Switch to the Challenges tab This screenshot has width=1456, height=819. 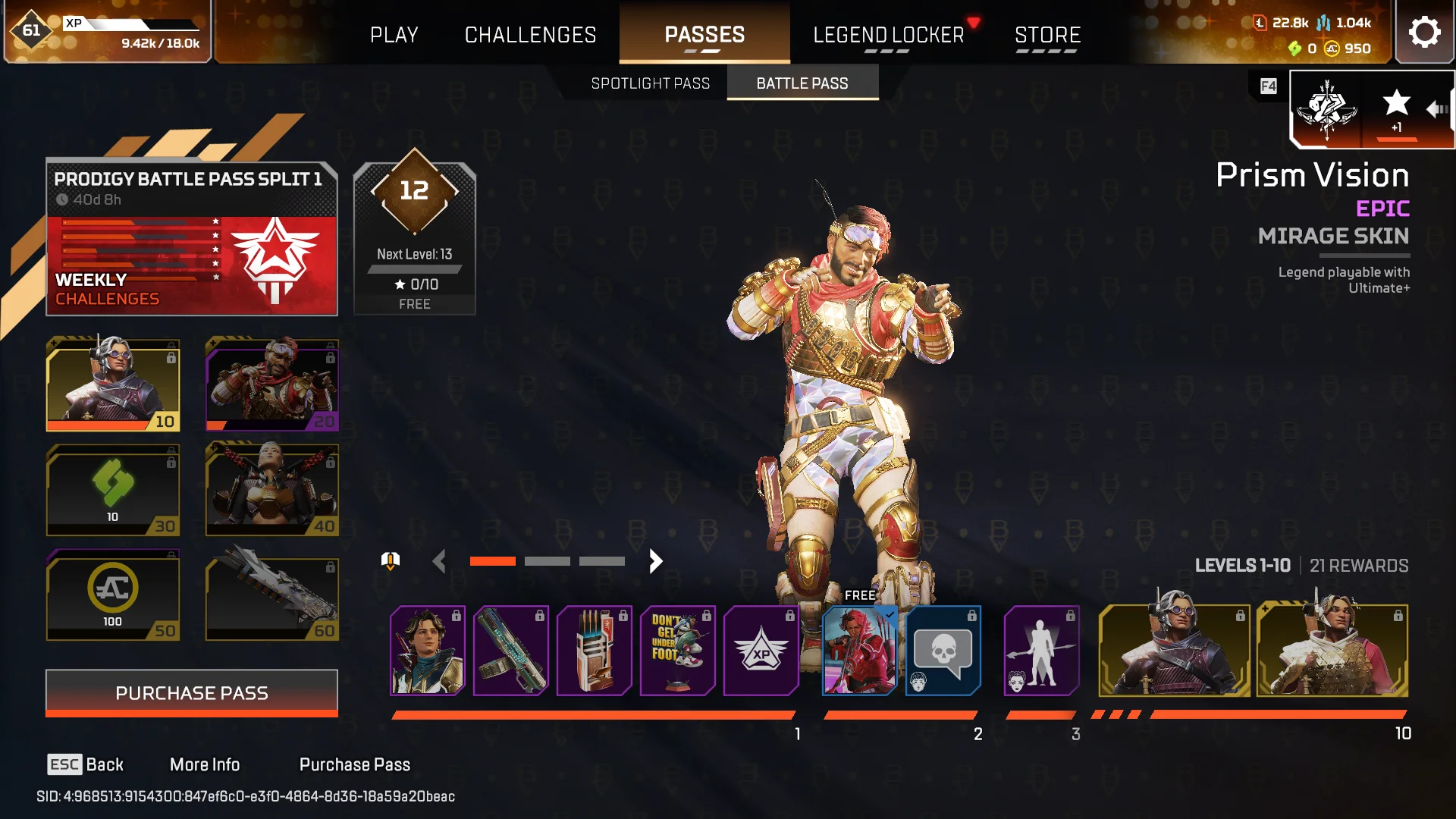(530, 35)
